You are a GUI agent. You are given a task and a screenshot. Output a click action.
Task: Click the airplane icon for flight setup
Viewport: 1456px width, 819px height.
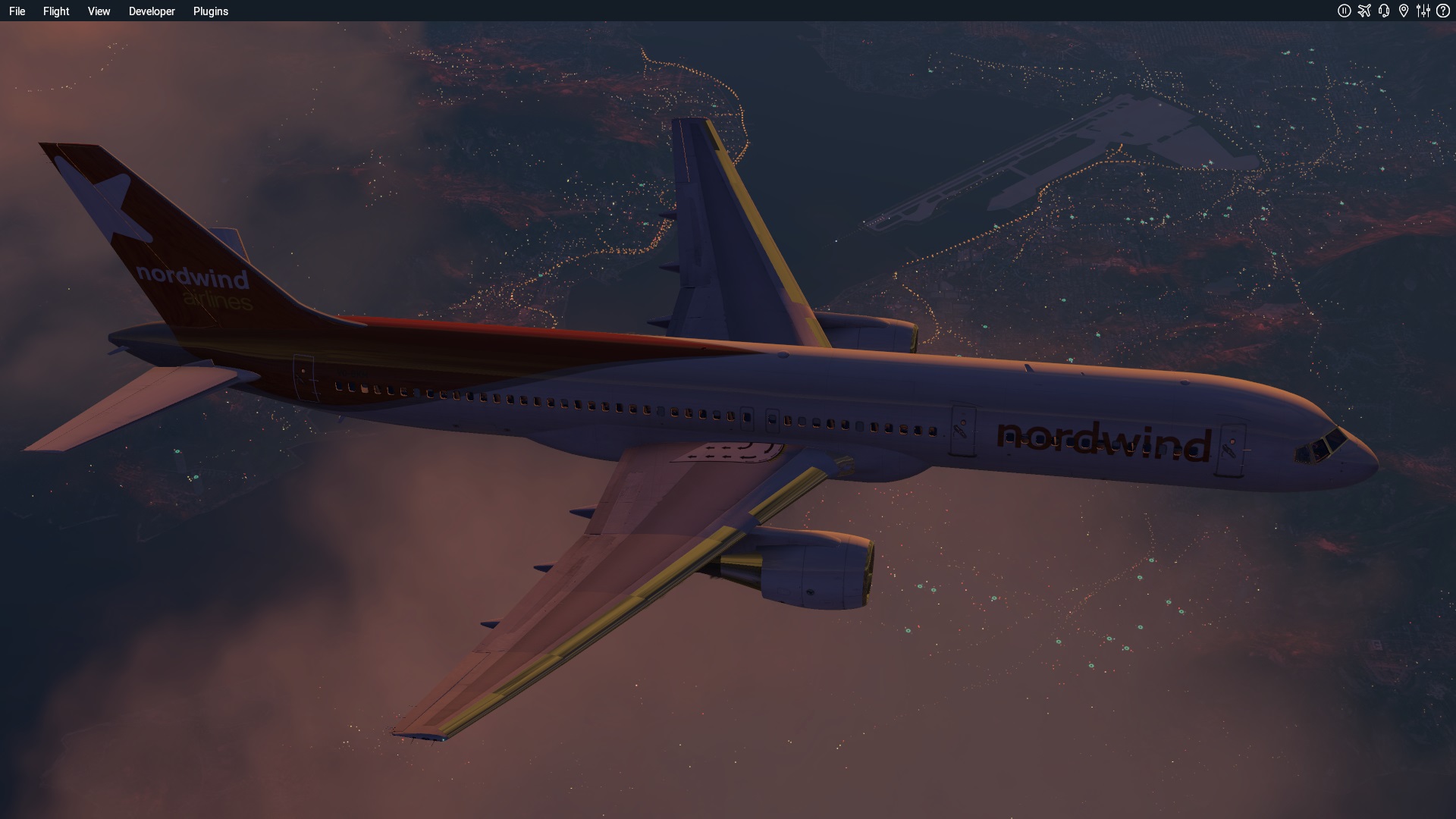tap(1364, 11)
